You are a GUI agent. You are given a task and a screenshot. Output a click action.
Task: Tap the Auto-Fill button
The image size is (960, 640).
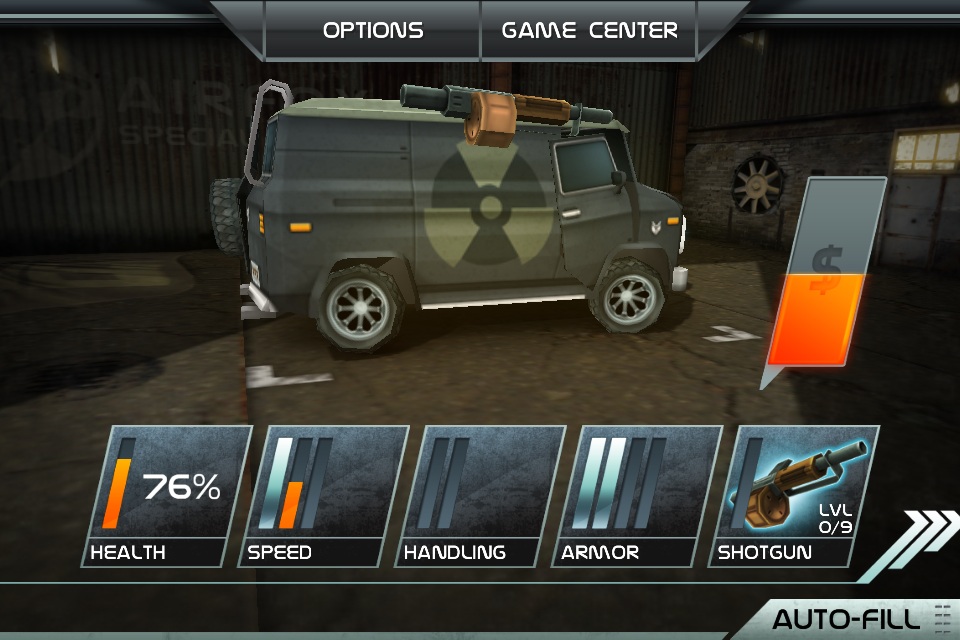point(850,618)
